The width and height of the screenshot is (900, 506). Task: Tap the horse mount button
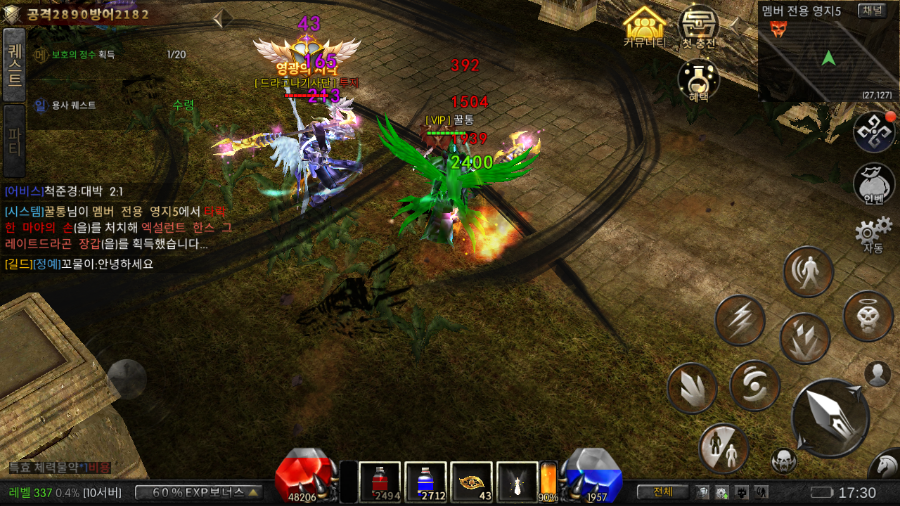click(885, 466)
